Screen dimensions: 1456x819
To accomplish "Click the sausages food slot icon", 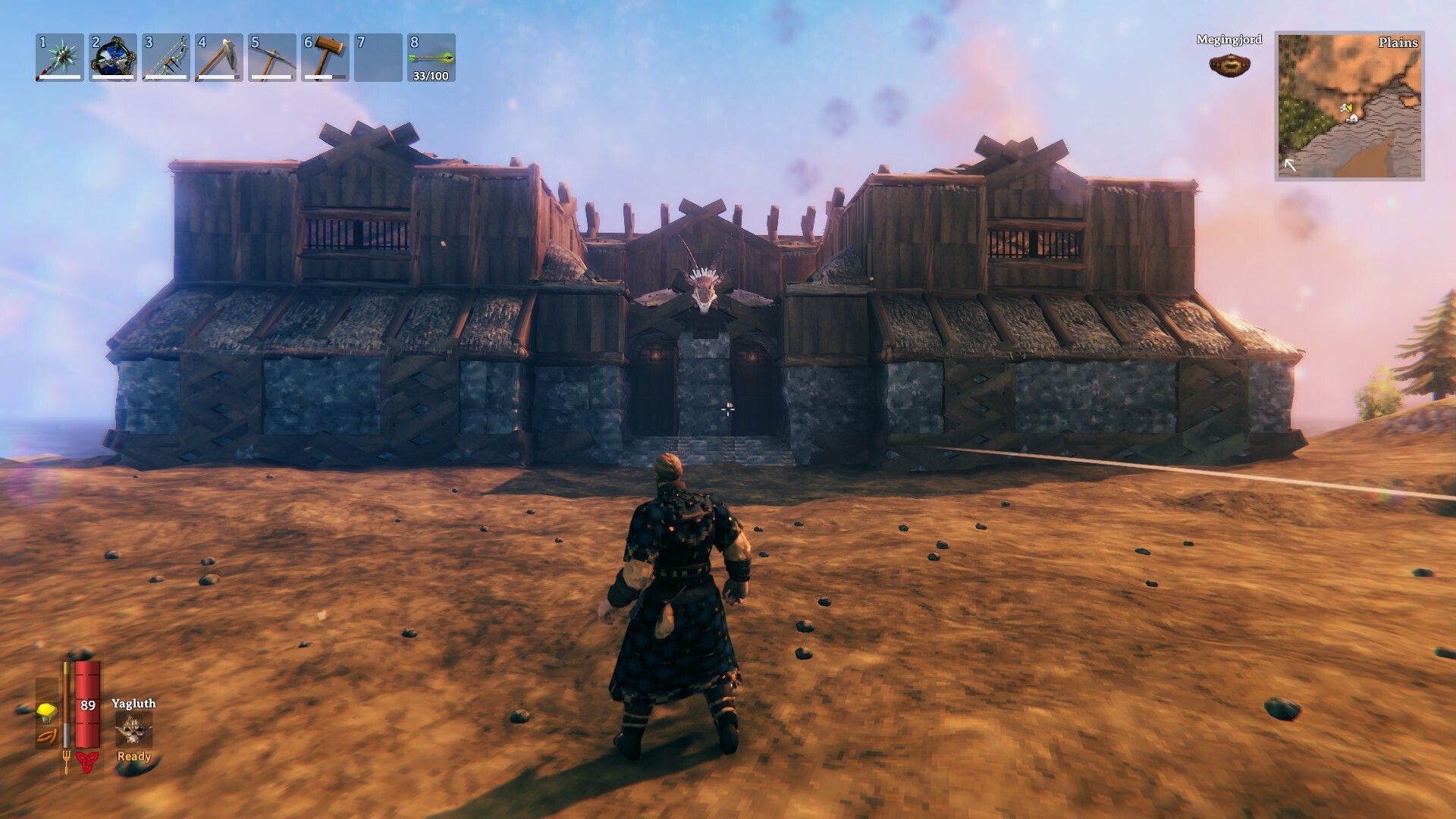I will (x=46, y=736).
